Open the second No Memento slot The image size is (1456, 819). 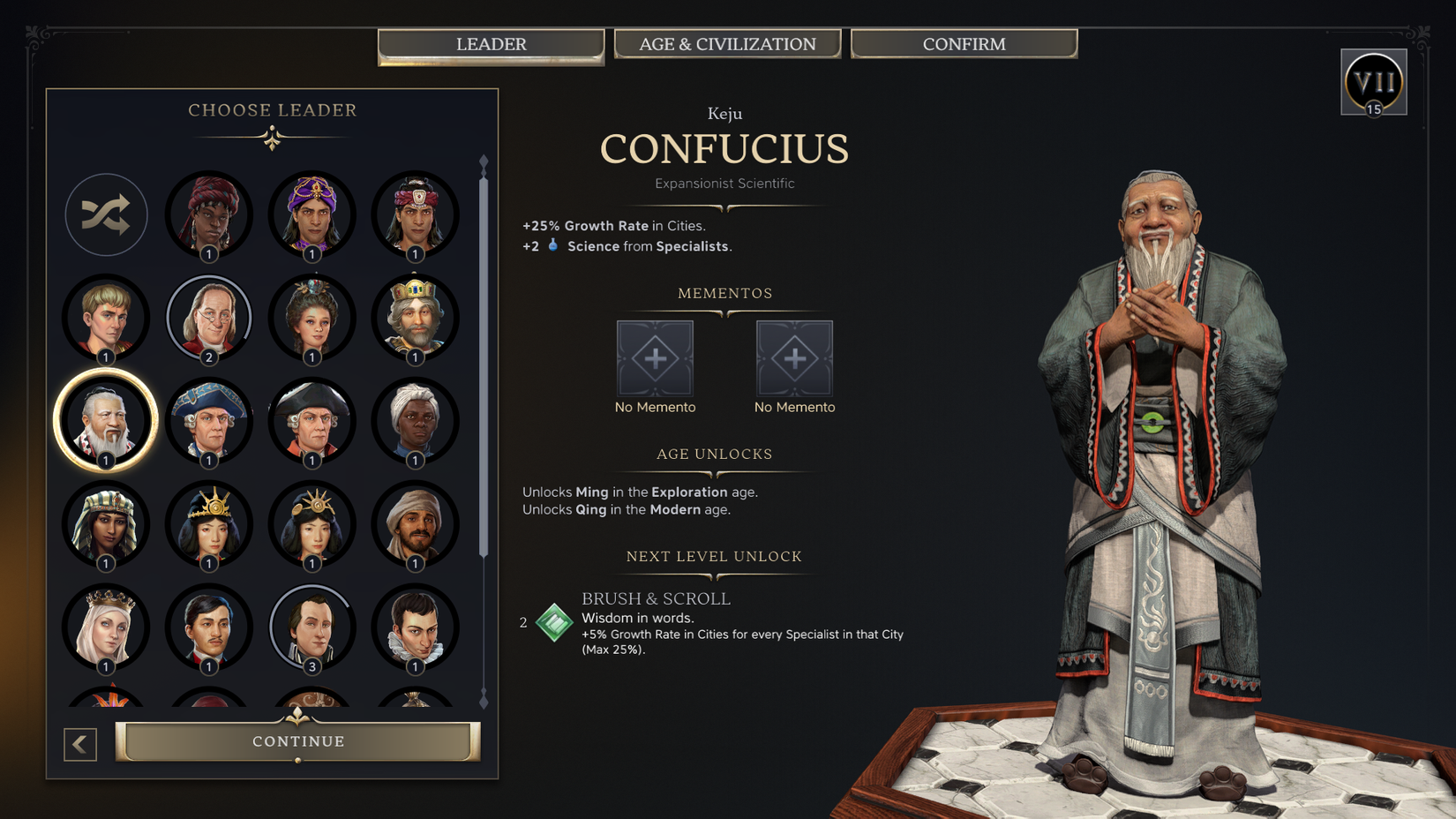tap(794, 357)
